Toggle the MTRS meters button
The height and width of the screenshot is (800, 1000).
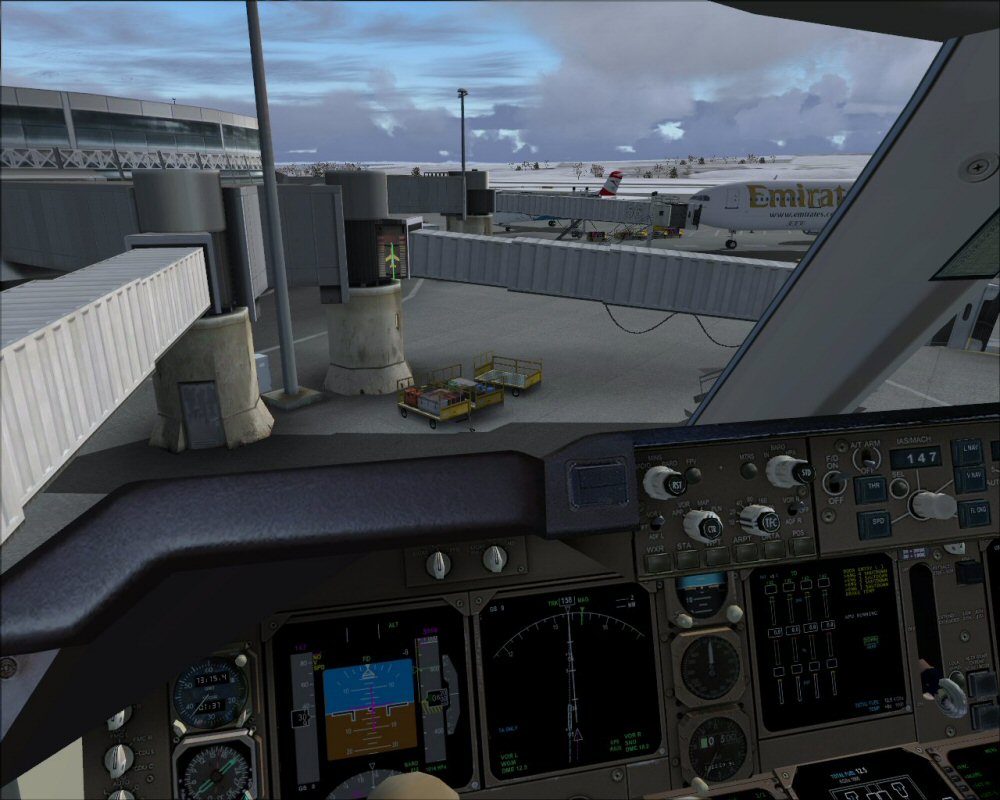click(748, 471)
